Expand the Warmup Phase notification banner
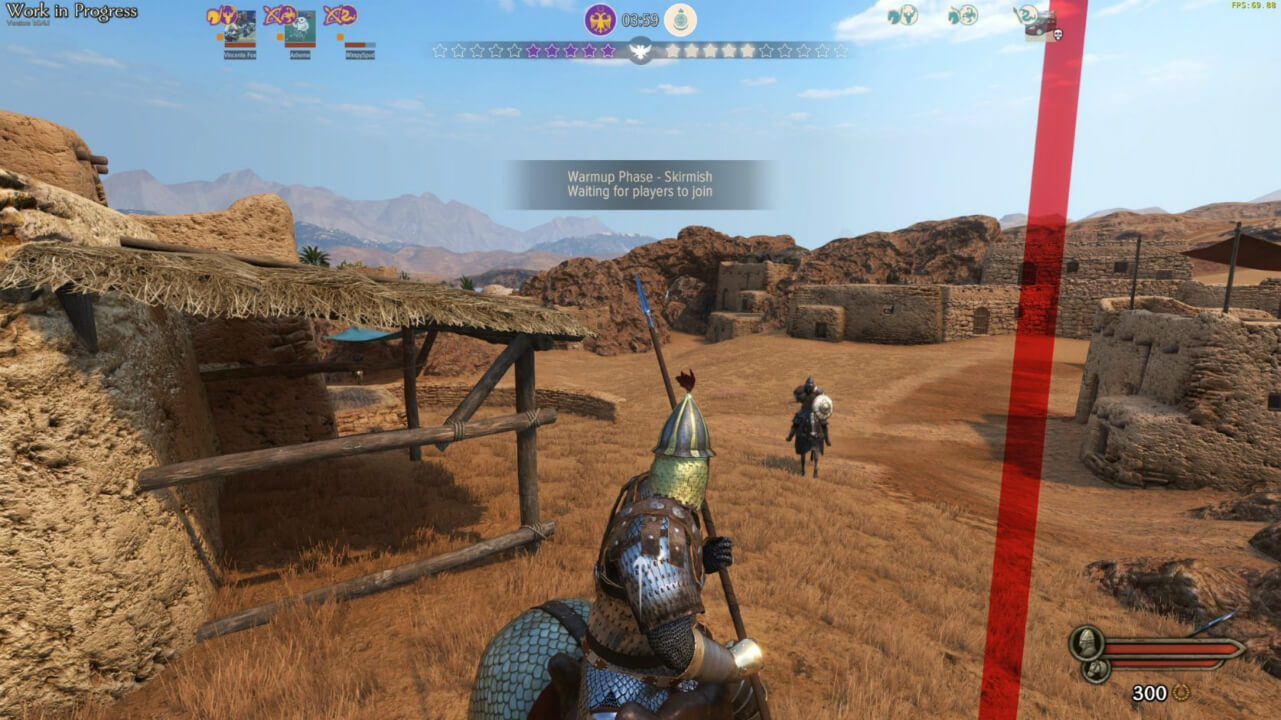Screen dimensions: 1281x720 640,184
